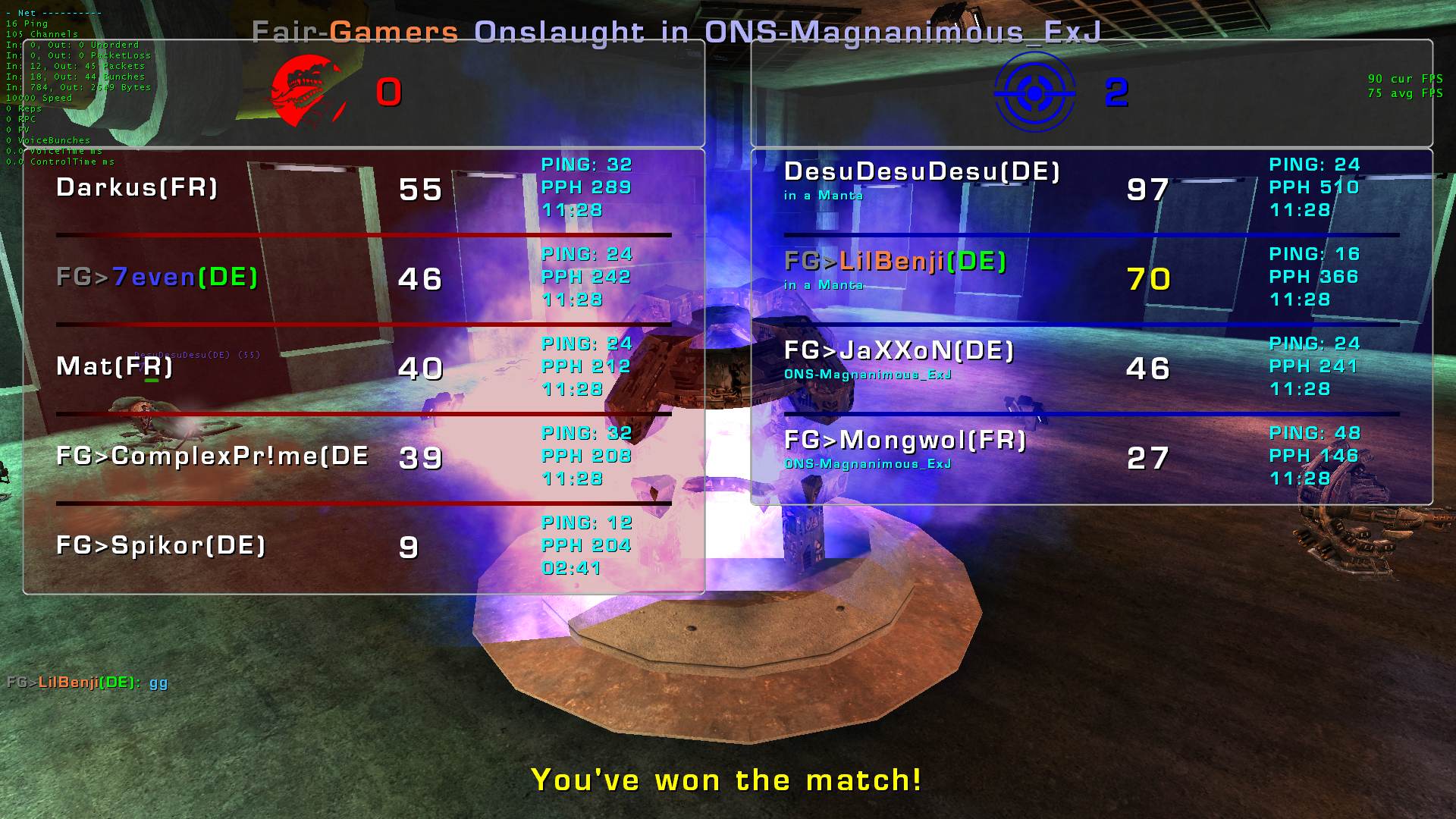Select the FG>Mongwol(FR) player row
Screen dimensions: 1456x819
(x=905, y=441)
